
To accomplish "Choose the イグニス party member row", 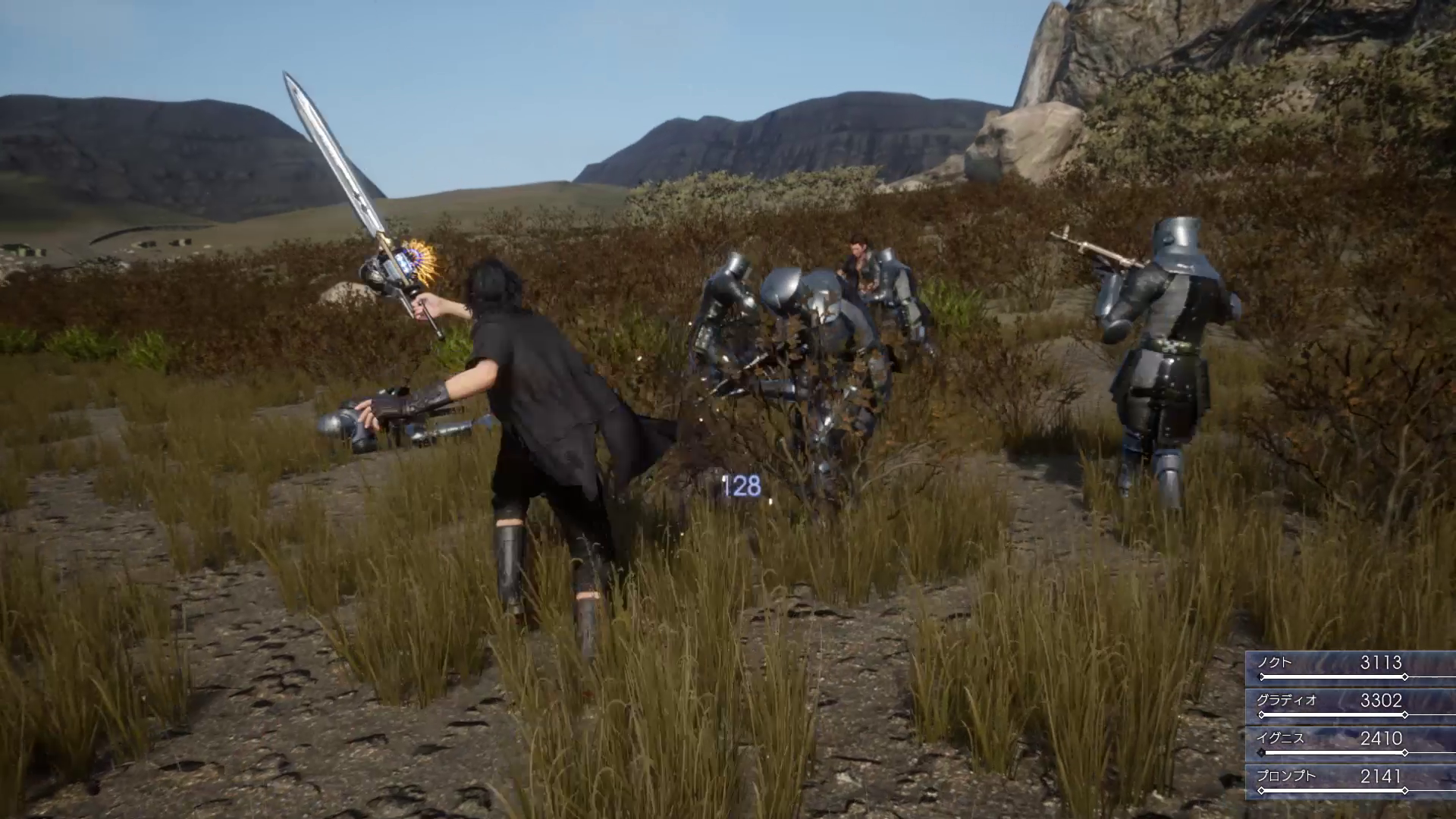I will click(x=1351, y=741).
